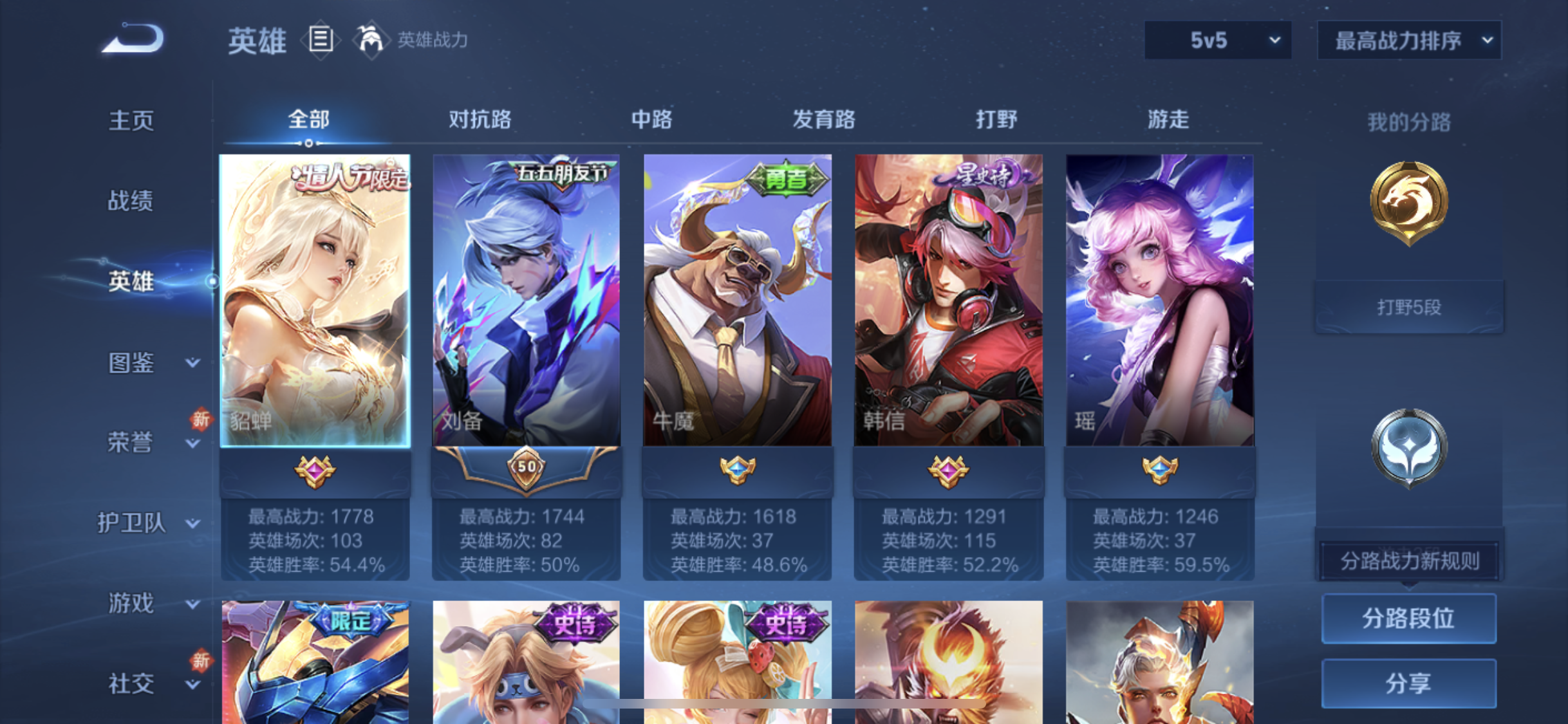Screen dimensions: 1568x724
Task: Click the 分享 share button
Action: (1408, 683)
